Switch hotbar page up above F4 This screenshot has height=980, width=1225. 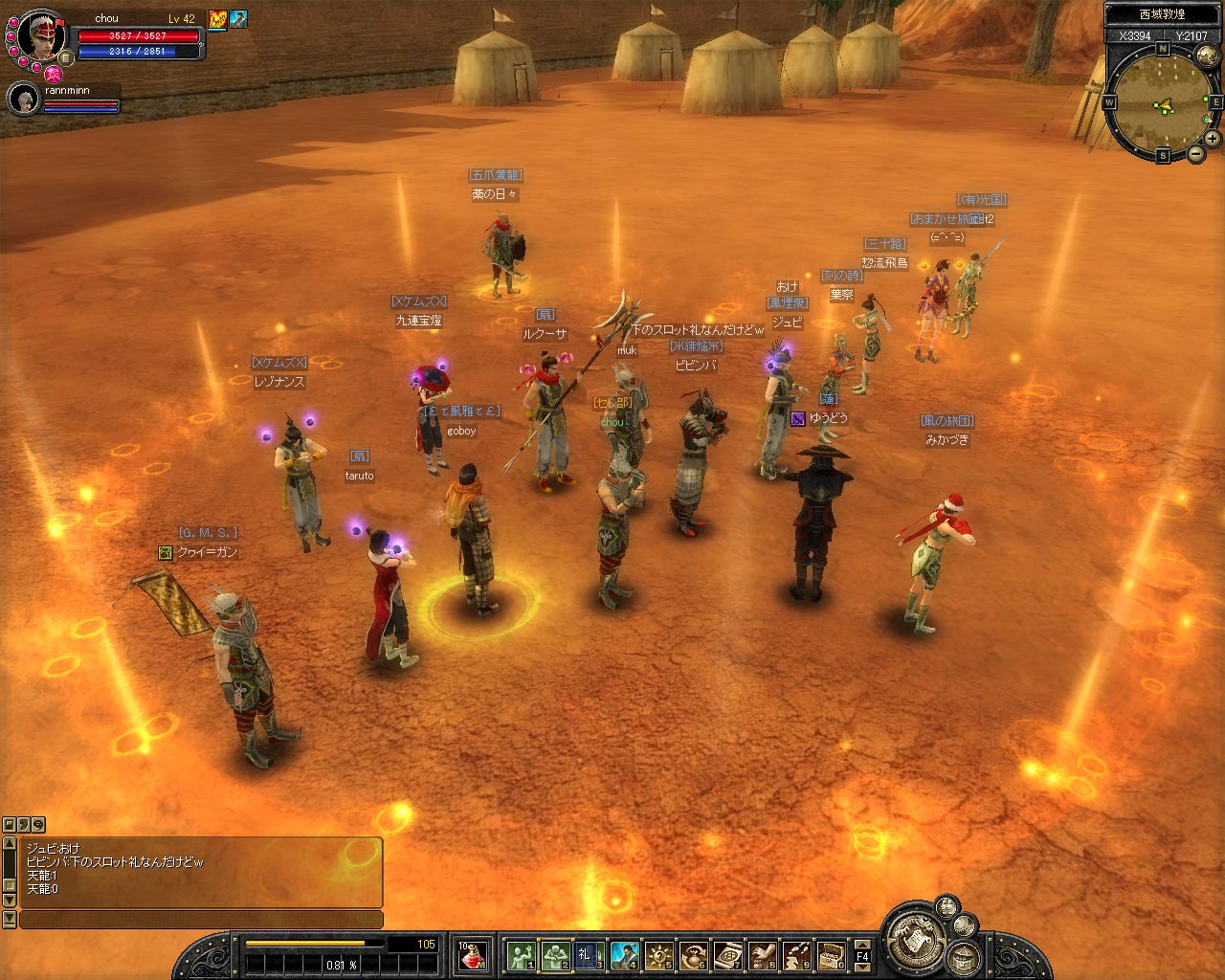click(862, 943)
